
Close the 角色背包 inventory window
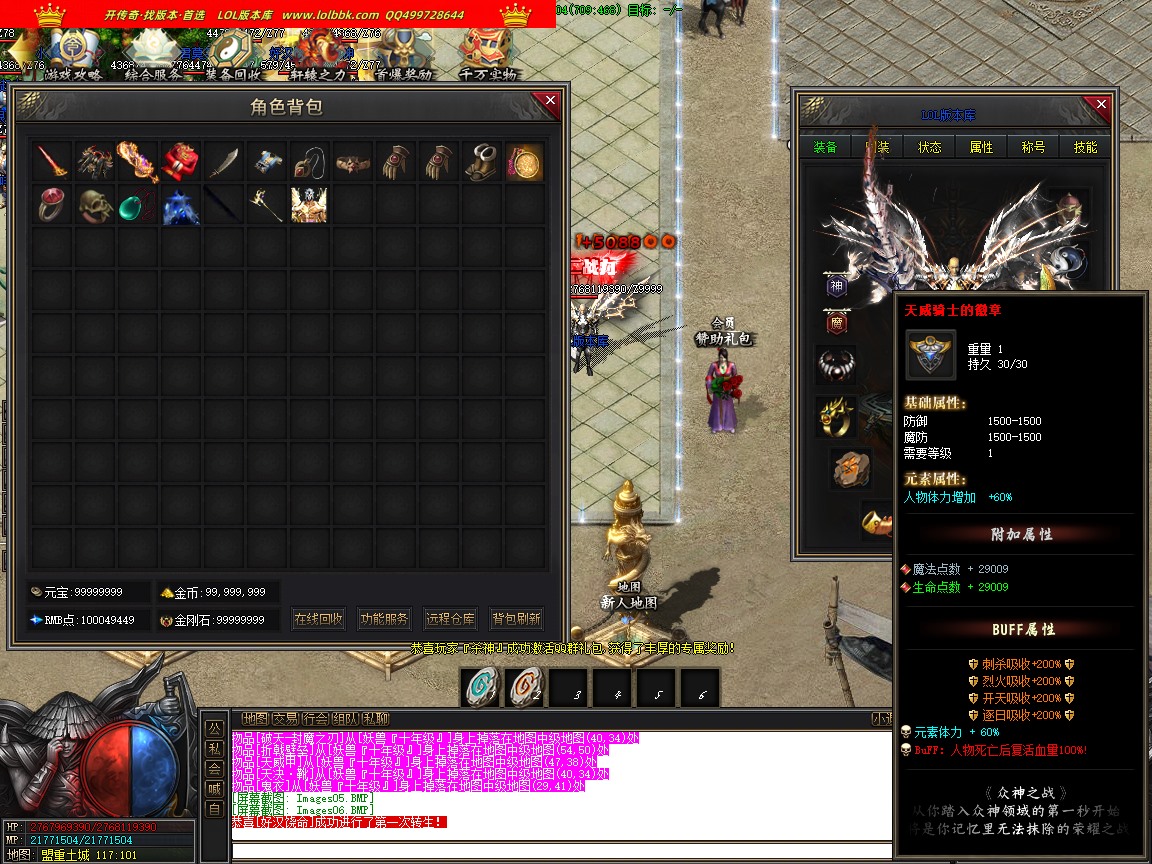tap(549, 100)
